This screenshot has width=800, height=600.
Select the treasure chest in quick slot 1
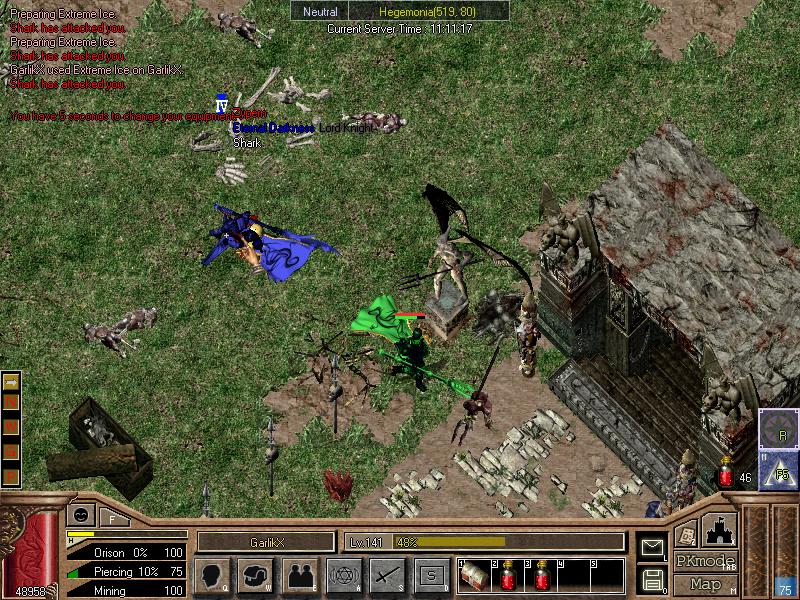[x=473, y=576]
